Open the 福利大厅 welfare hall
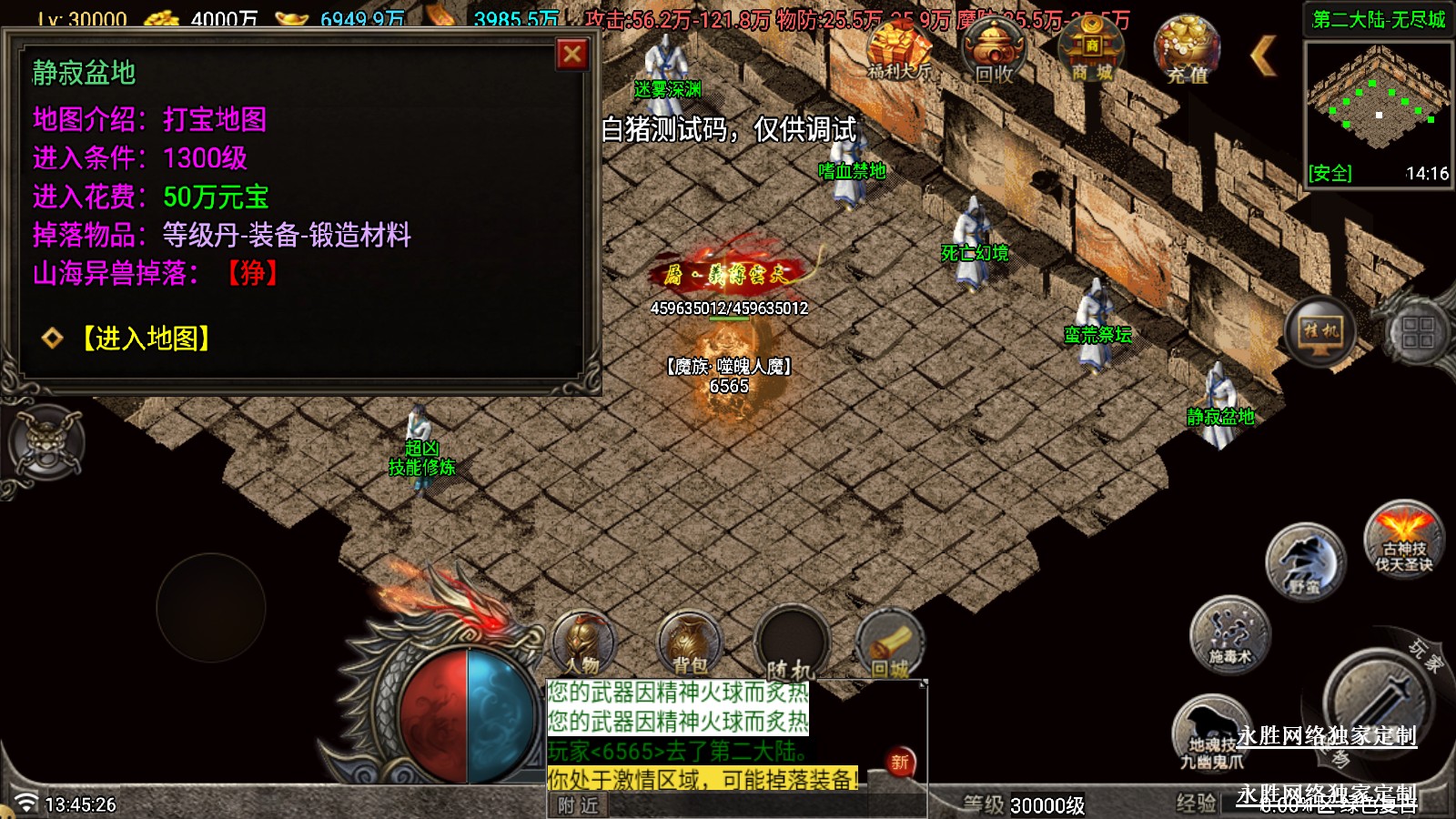This screenshot has height=819, width=1456. tap(899, 51)
